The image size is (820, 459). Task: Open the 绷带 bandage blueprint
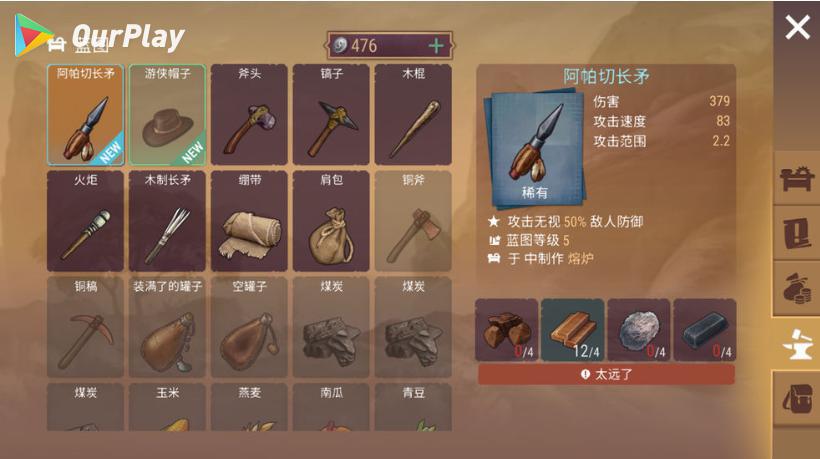pyautogui.click(x=250, y=221)
